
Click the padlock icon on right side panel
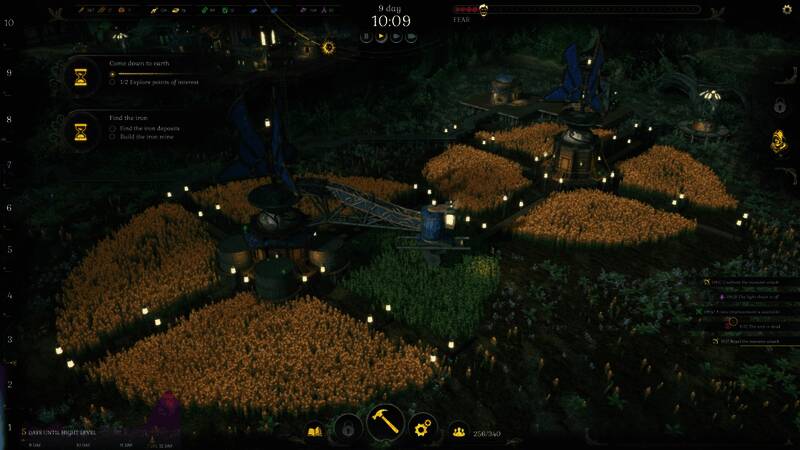tap(779, 105)
